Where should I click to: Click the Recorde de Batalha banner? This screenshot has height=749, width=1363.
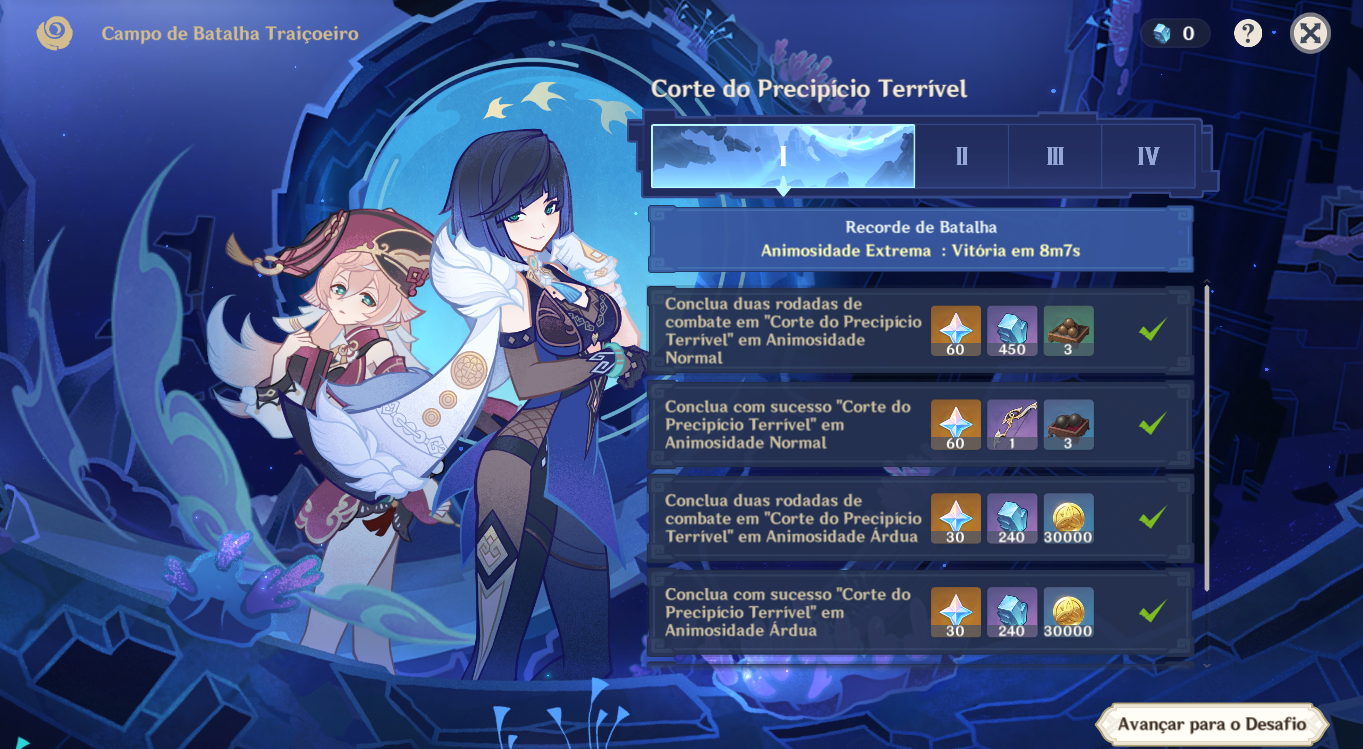click(920, 239)
